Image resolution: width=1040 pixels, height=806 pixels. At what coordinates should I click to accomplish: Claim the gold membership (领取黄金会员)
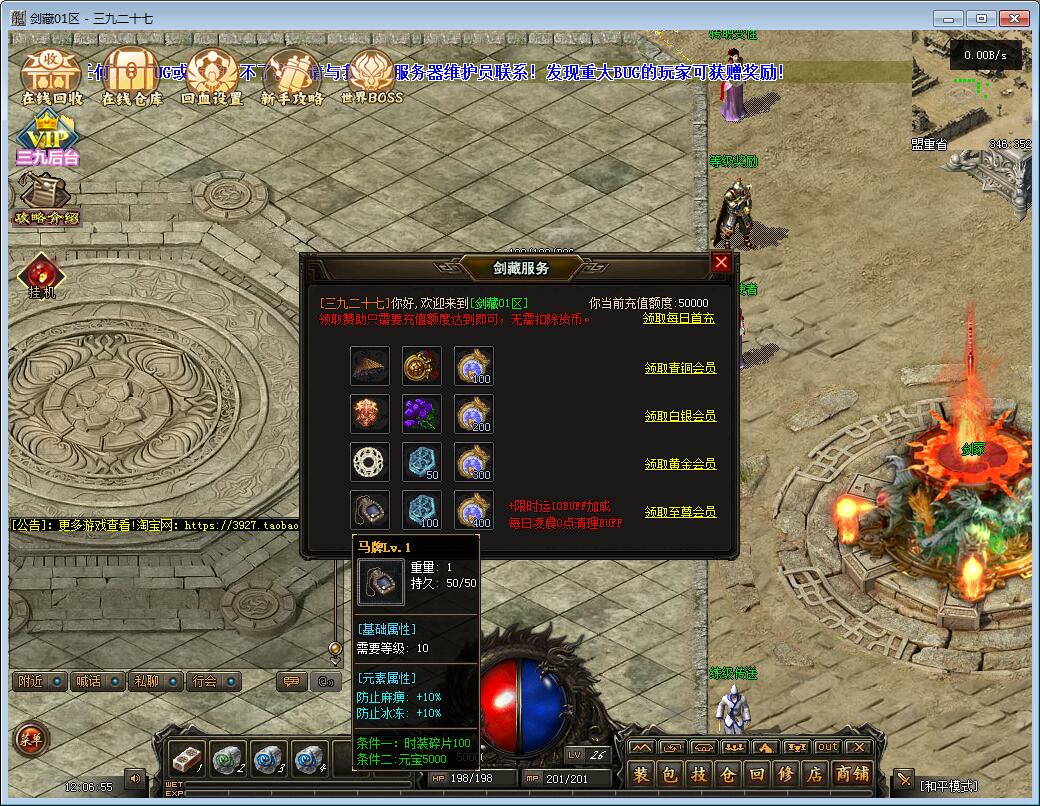[680, 464]
